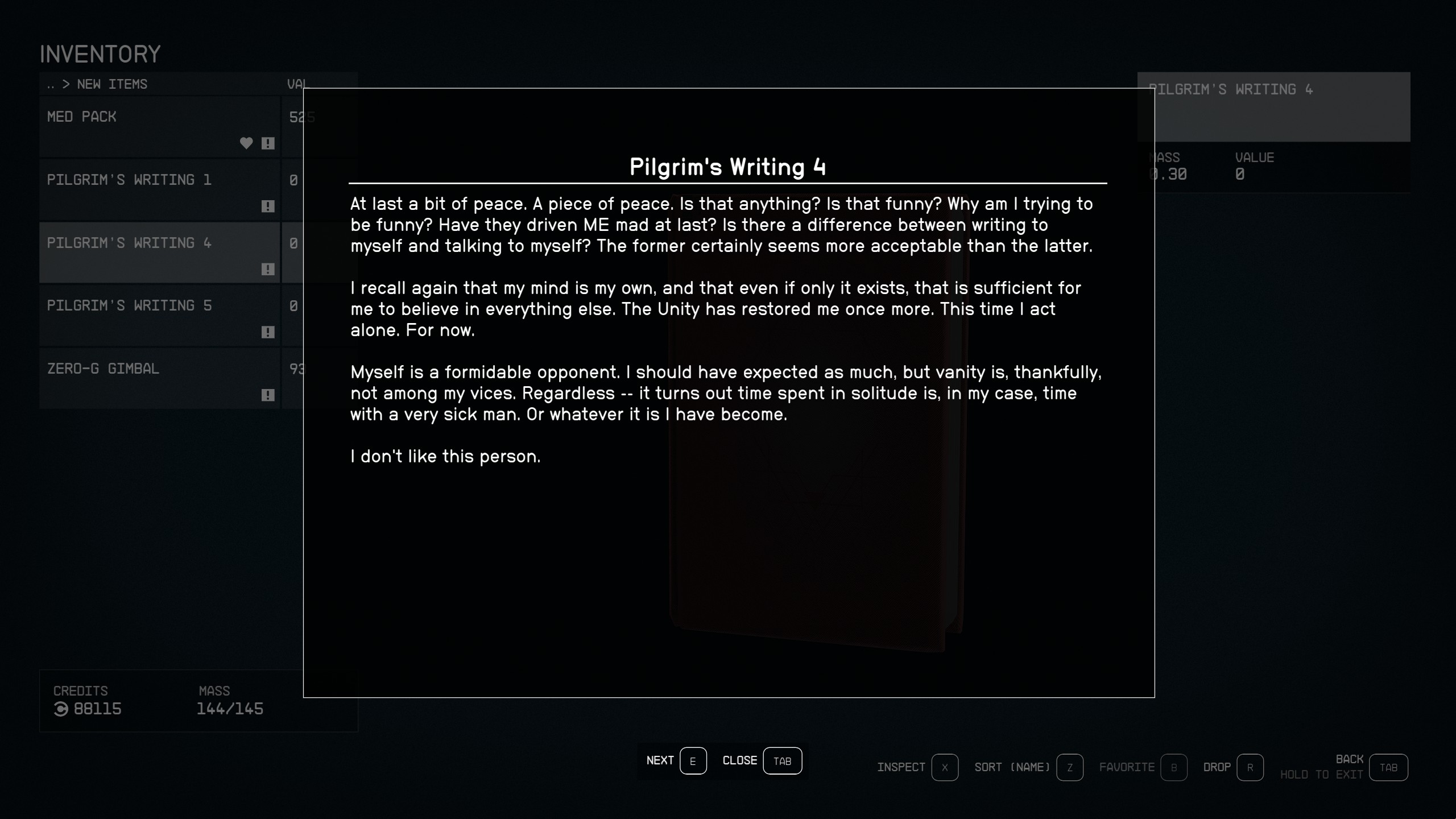Toggle the new-item badge on Zero-G Gimbal
Screen dimensions: 1456x819
[x=267, y=394]
